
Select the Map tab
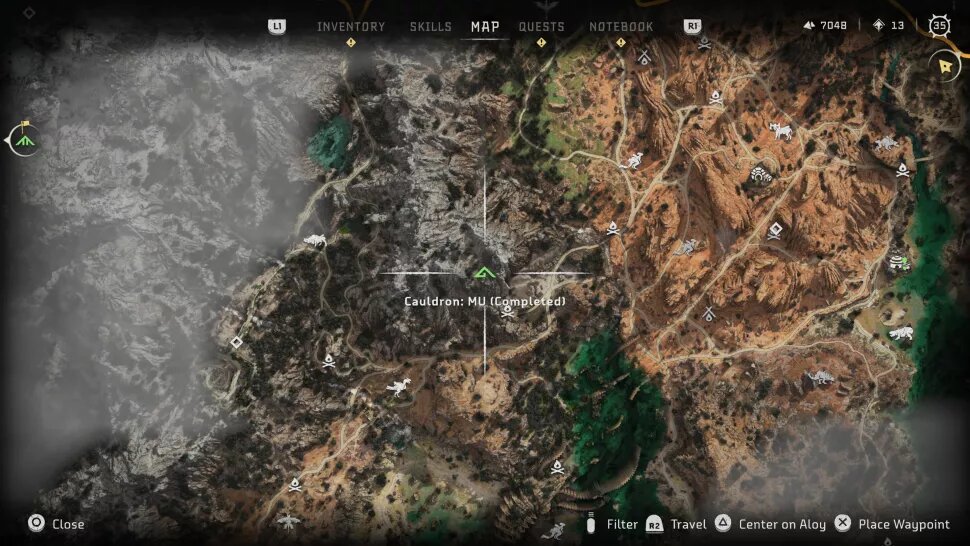485,27
